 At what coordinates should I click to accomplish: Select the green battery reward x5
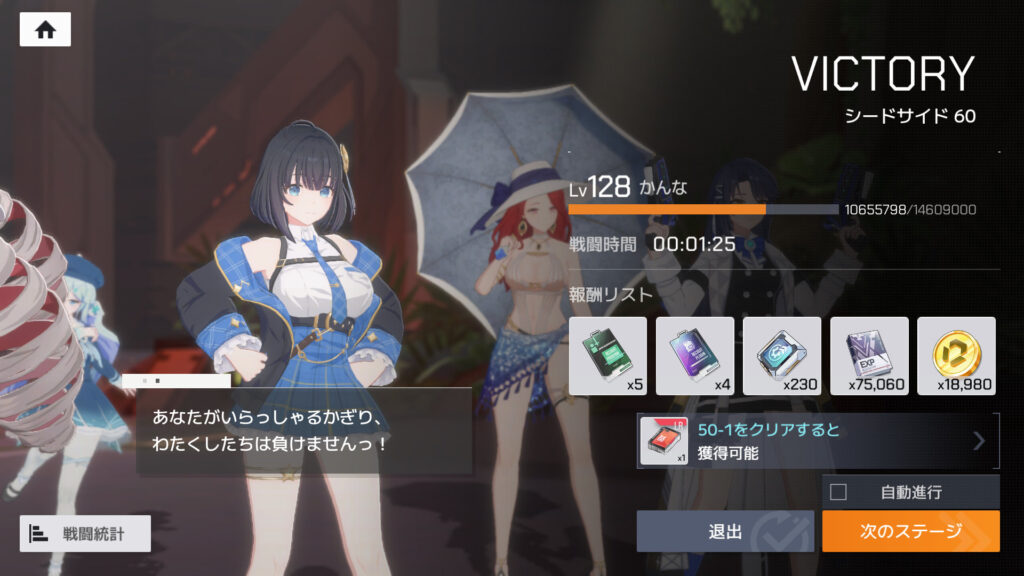607,356
